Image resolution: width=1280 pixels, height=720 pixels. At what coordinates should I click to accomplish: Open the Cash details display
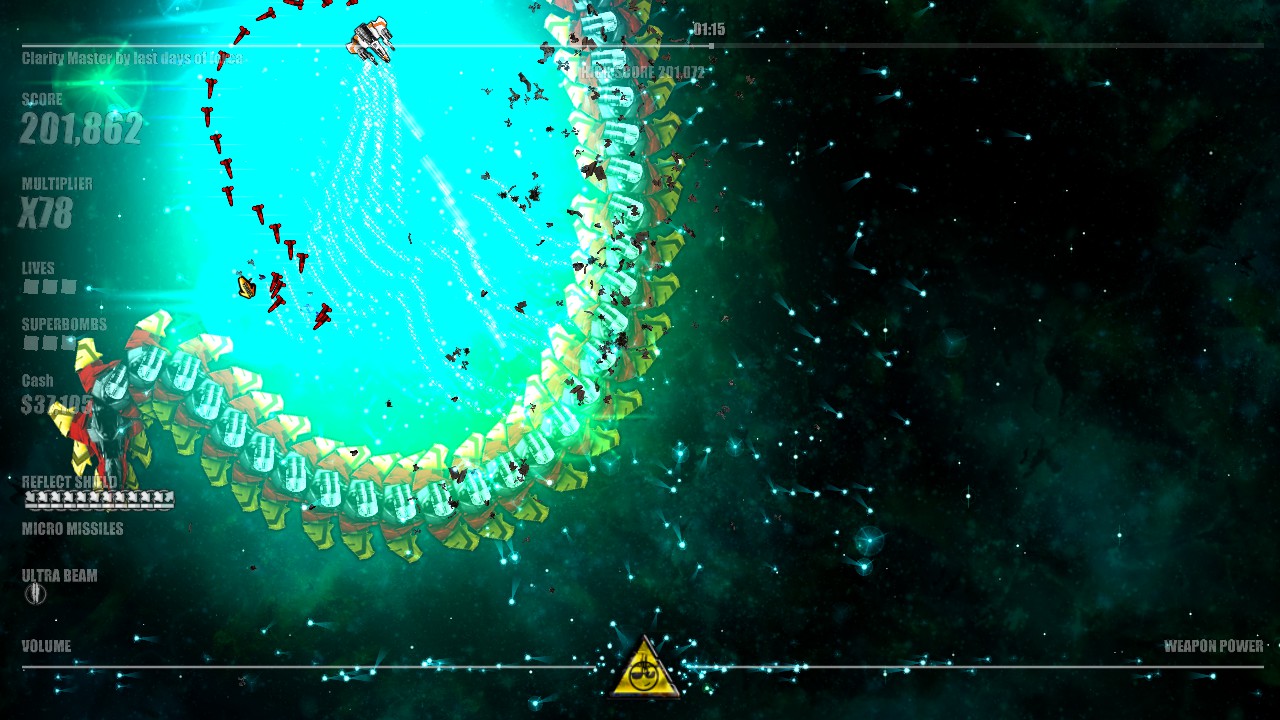pyautogui.click(x=45, y=390)
